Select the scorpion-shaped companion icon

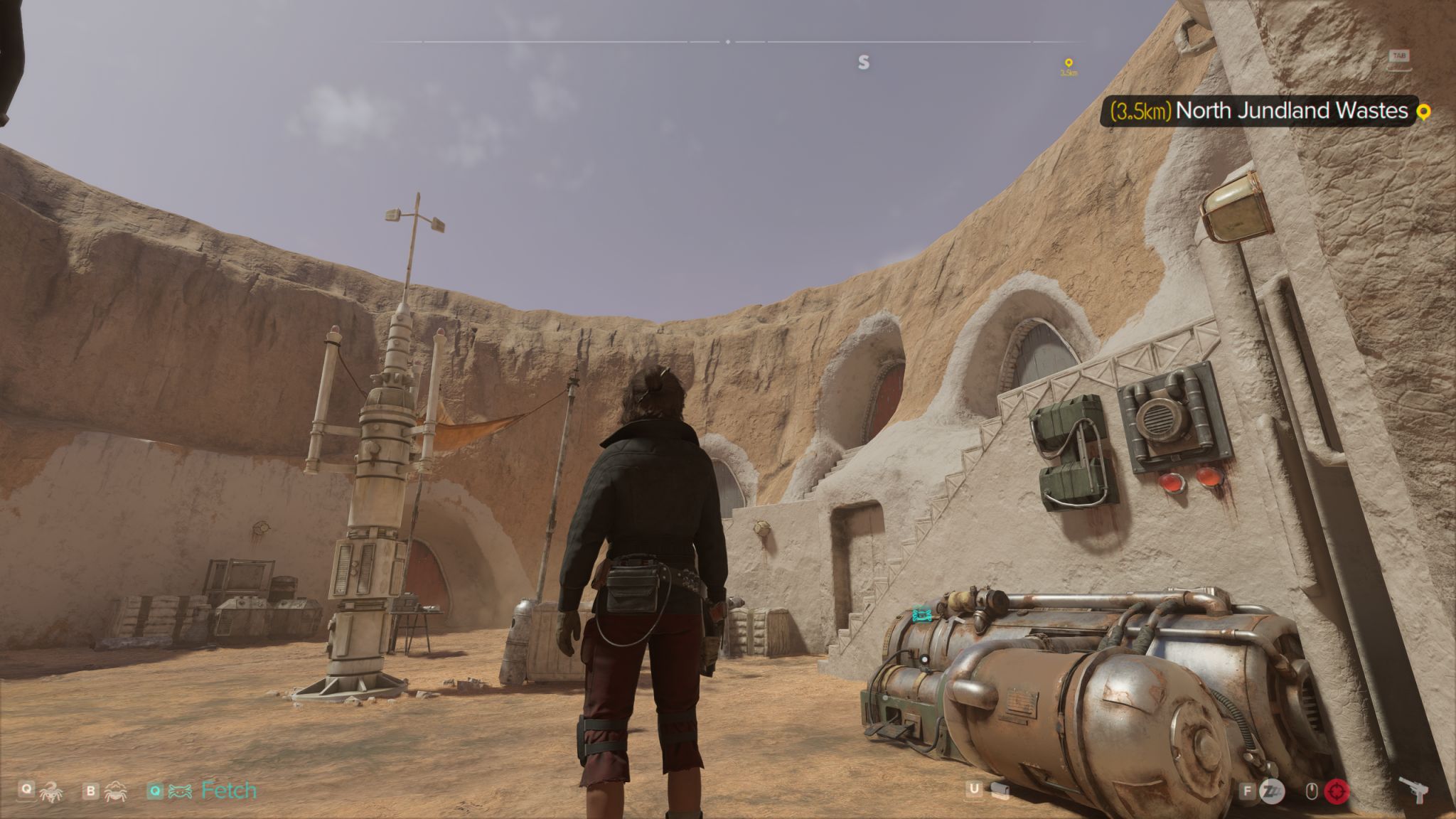(x=51, y=791)
